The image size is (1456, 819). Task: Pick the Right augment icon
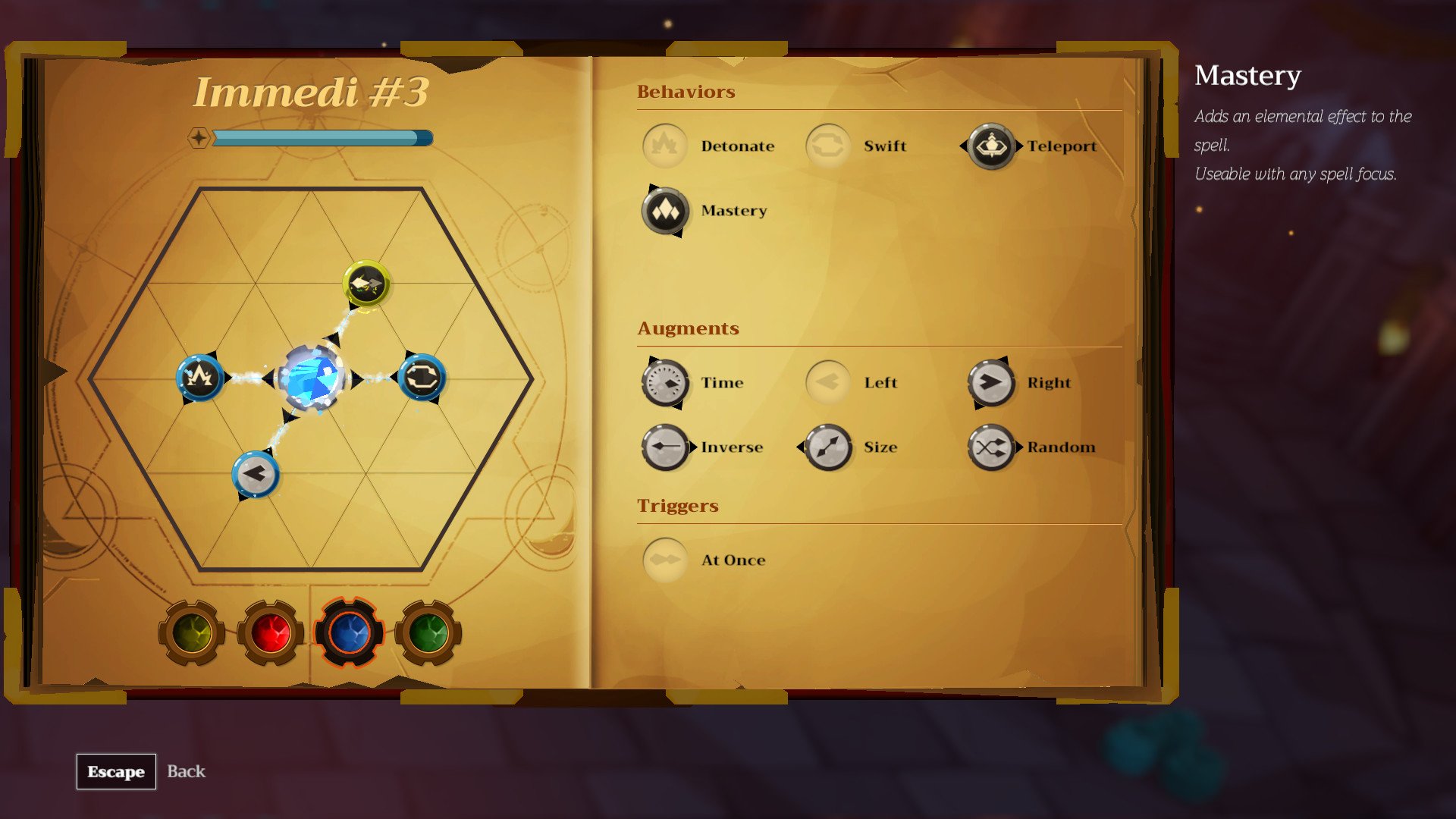(991, 383)
